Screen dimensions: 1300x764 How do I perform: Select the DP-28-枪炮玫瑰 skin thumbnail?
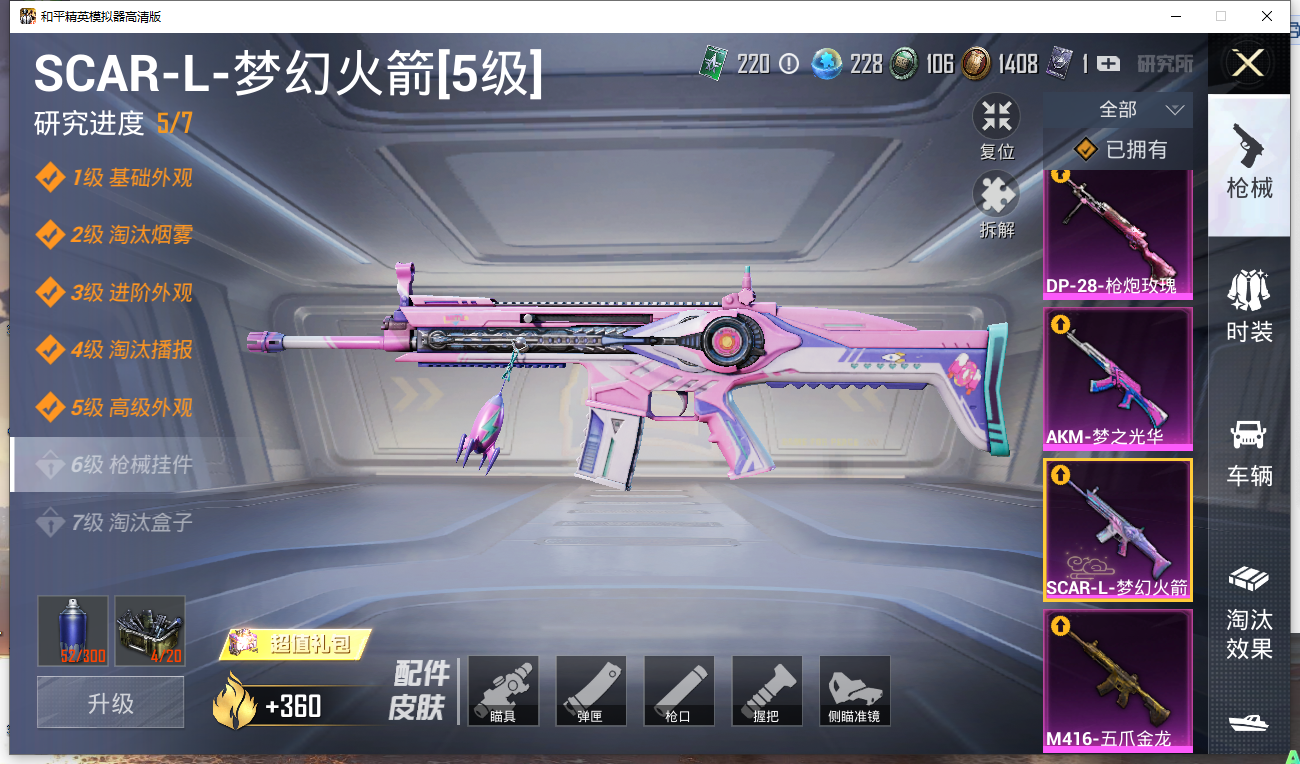tap(1118, 234)
